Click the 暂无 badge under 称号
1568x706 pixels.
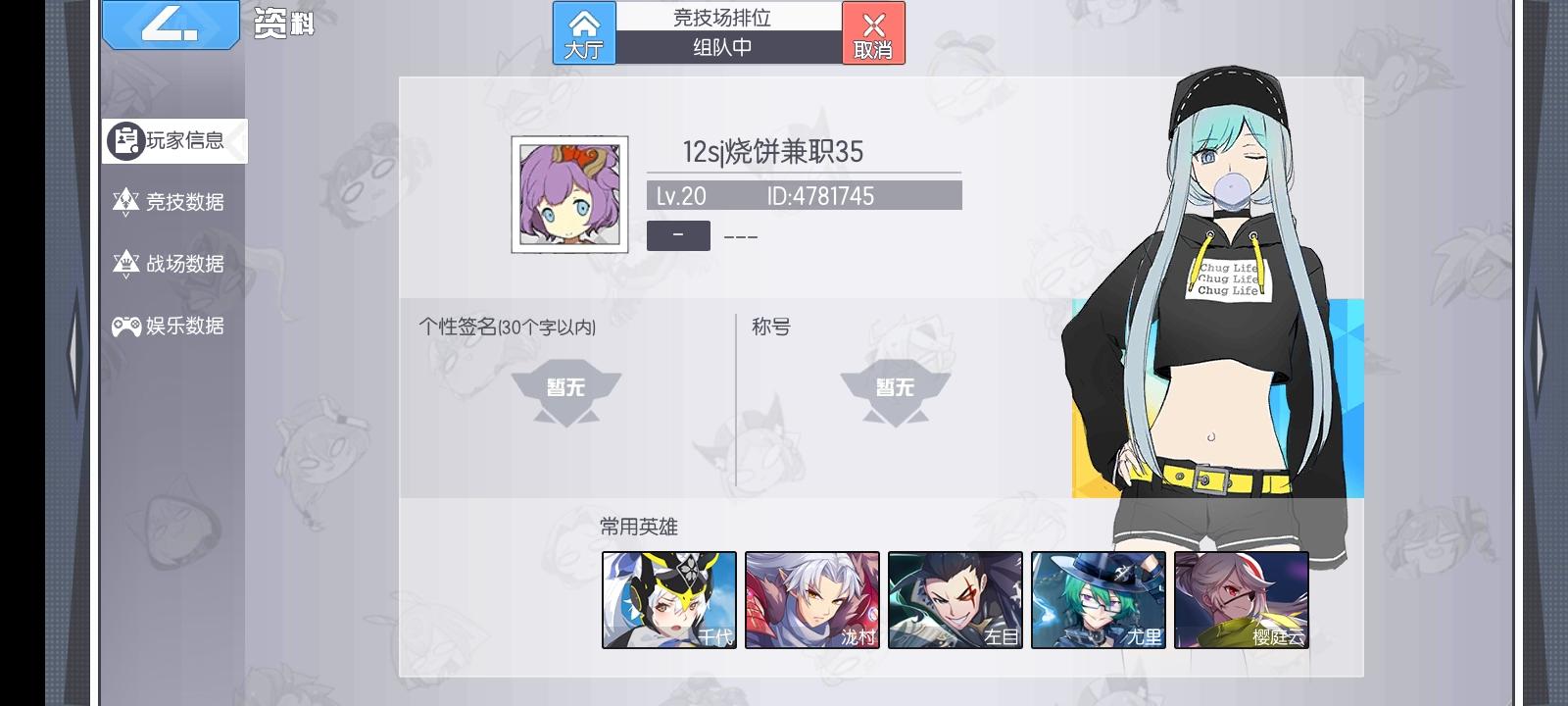coord(895,387)
